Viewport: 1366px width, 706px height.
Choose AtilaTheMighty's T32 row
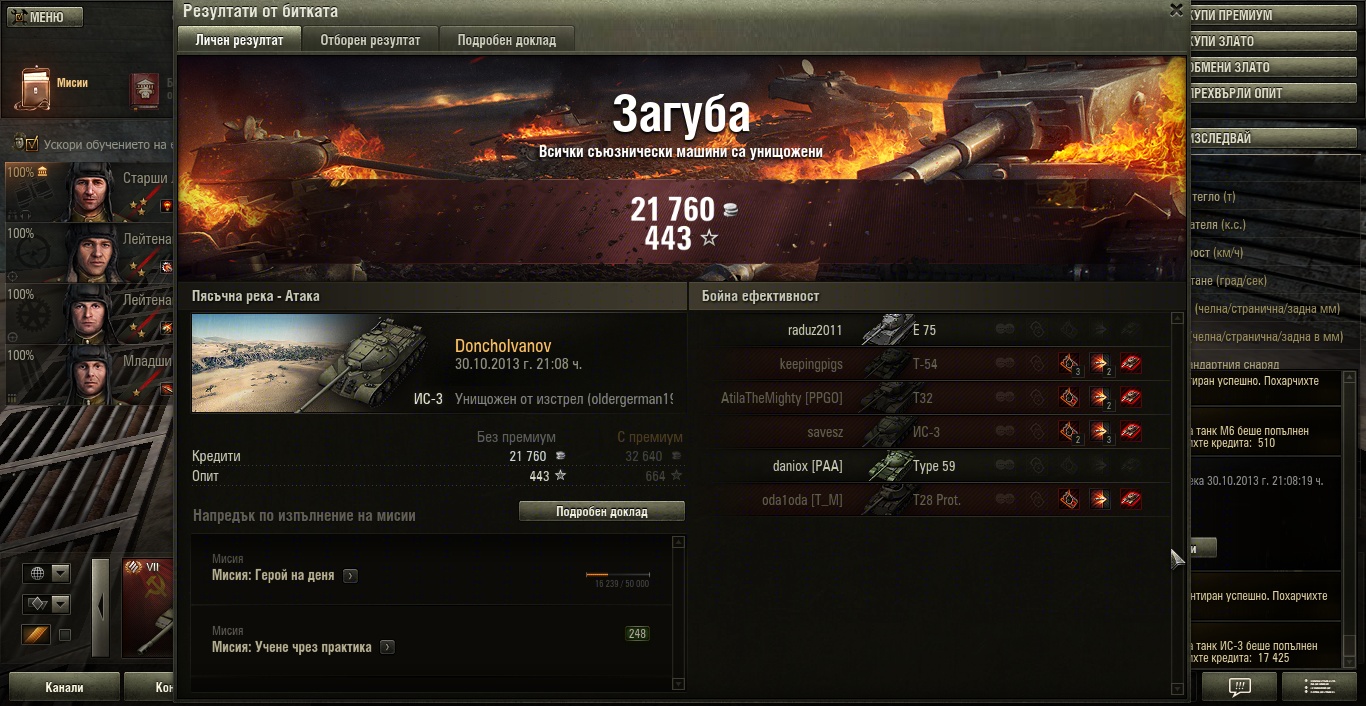click(930, 398)
